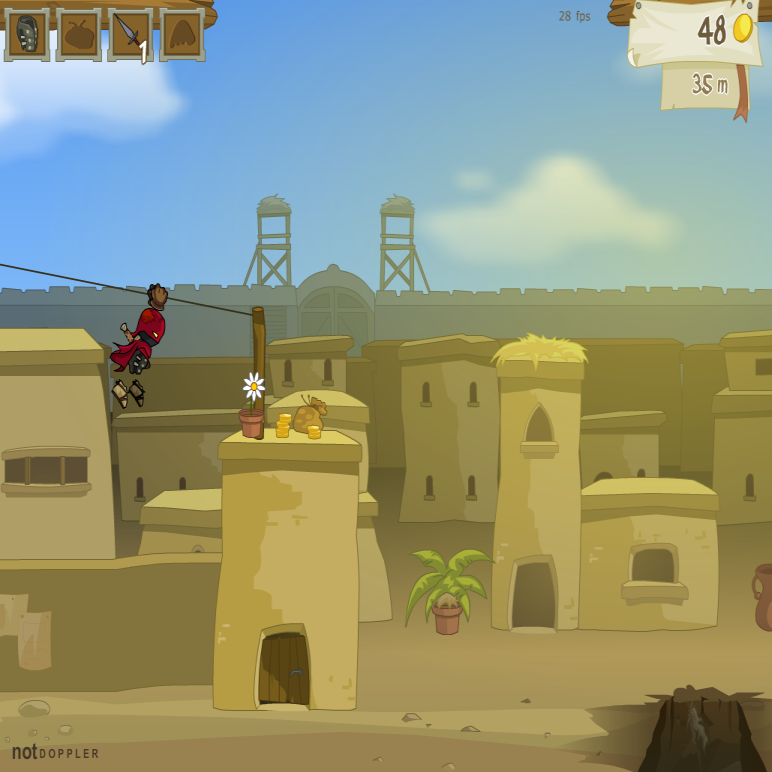Click the empty bomb silhouette slot
The height and width of the screenshot is (772, 772).
click(x=79, y=35)
